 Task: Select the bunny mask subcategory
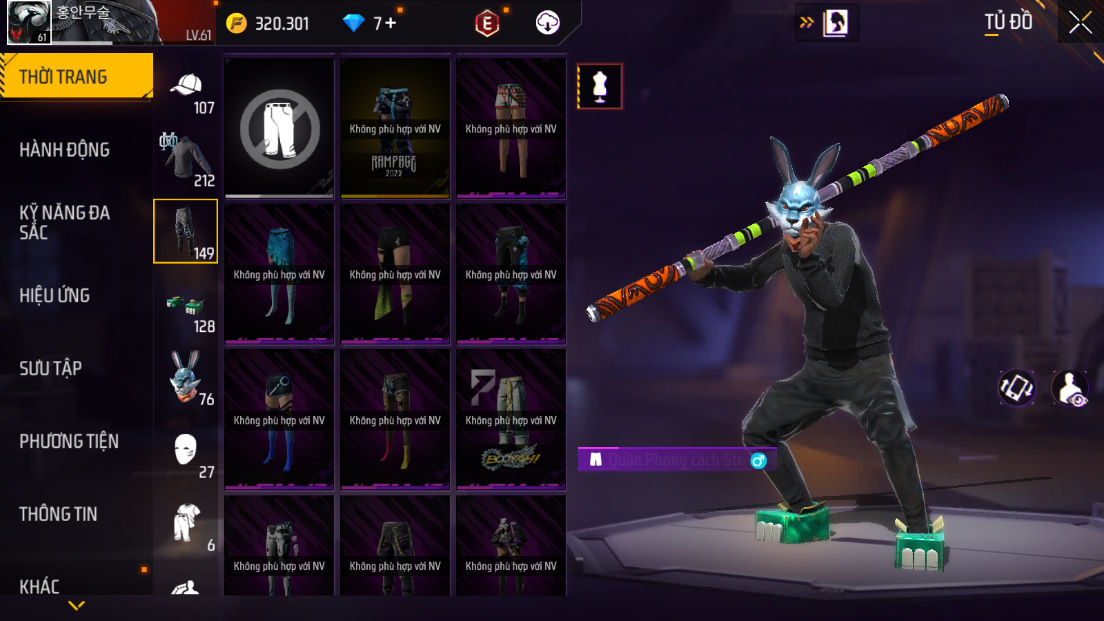point(187,380)
